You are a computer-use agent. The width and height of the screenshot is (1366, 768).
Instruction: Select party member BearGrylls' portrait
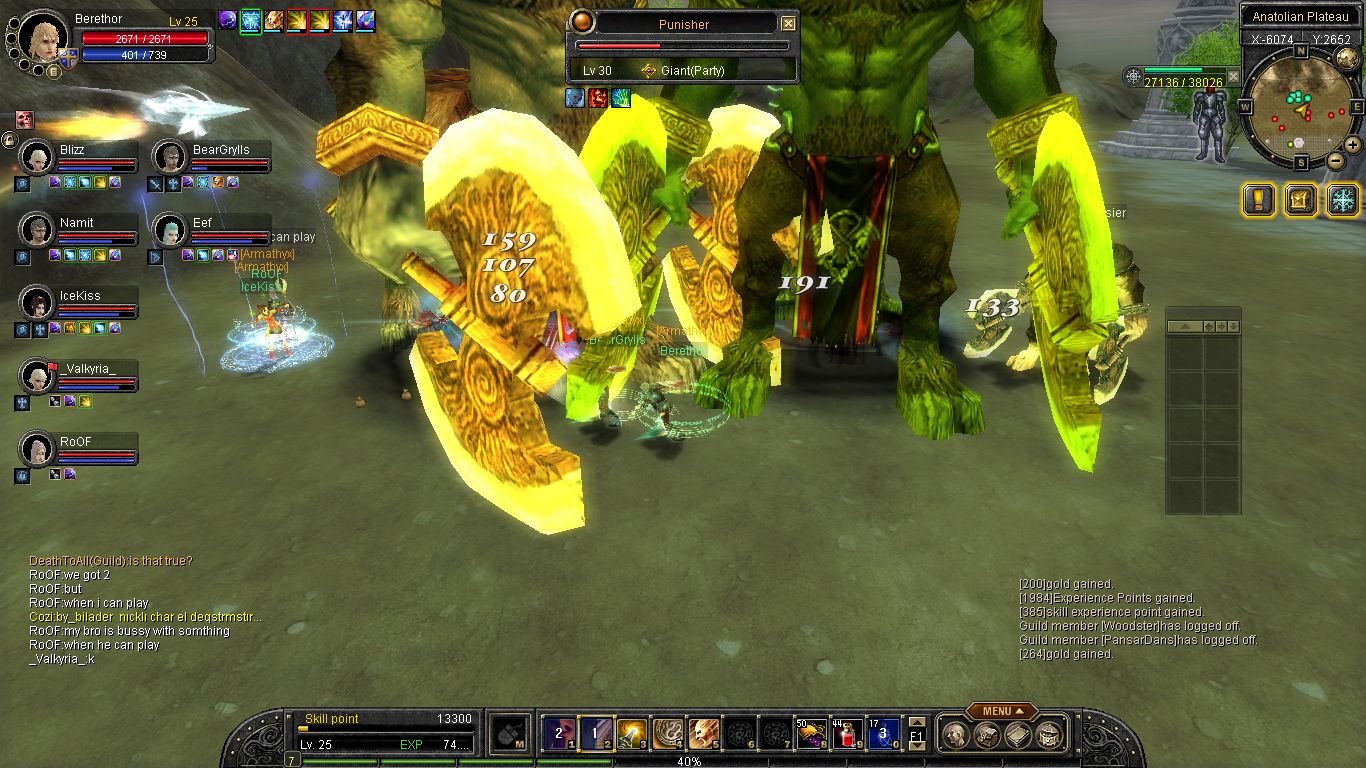[x=171, y=158]
